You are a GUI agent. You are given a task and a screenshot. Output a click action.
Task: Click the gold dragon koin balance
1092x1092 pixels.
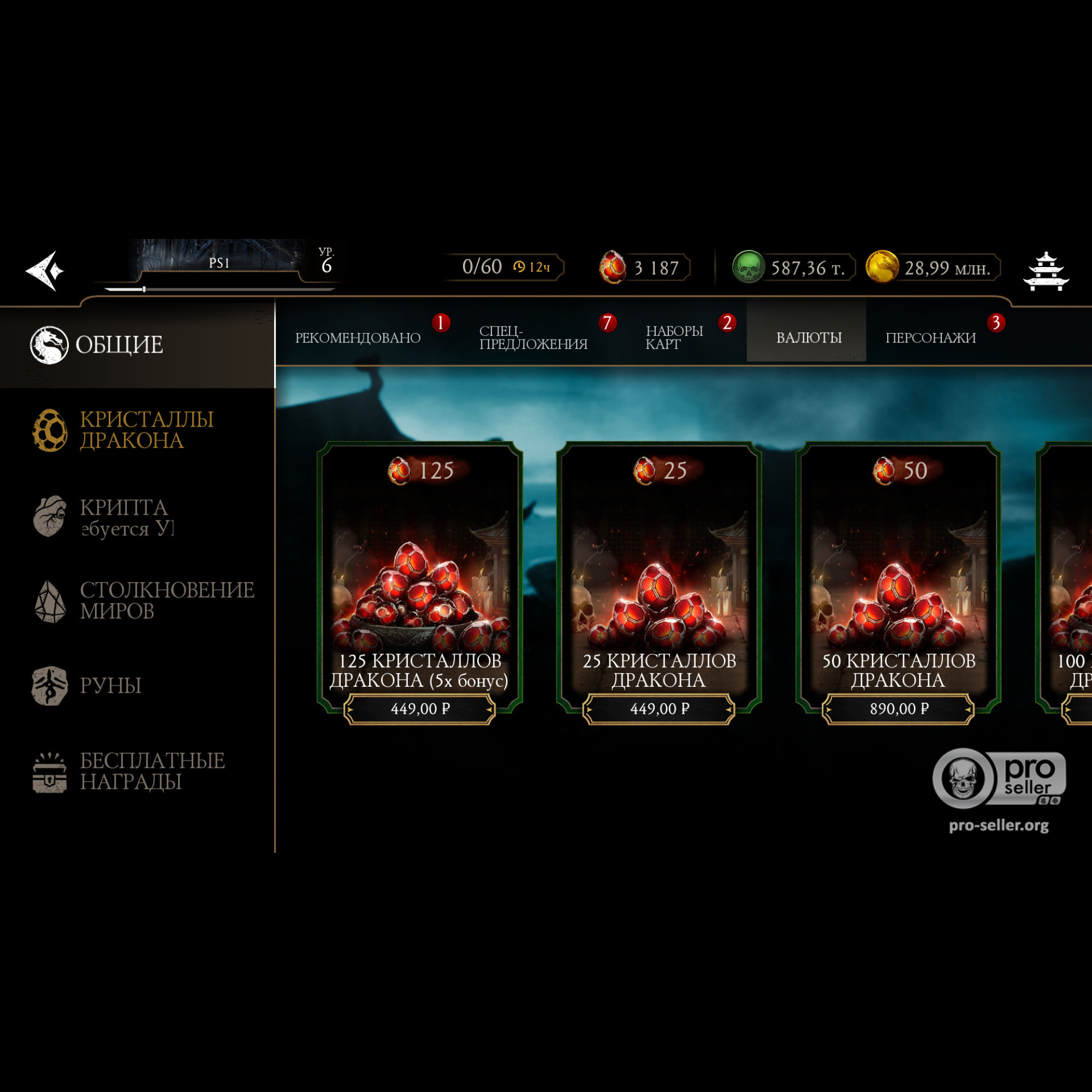coord(933,268)
